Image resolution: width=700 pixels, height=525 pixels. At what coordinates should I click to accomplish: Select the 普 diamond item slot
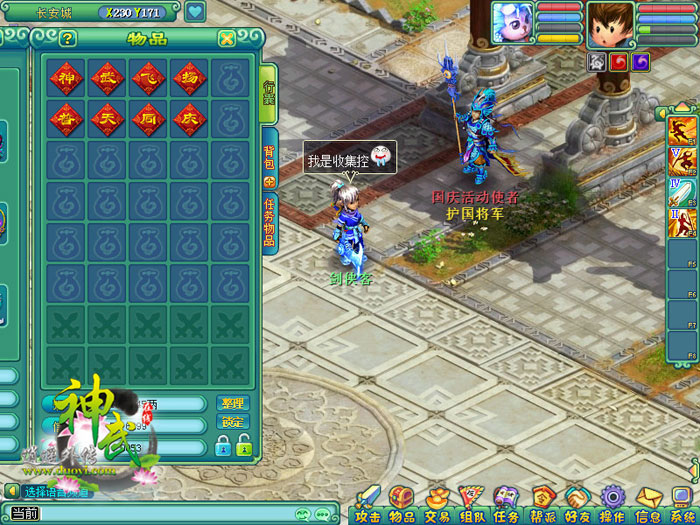pyautogui.click(x=66, y=119)
